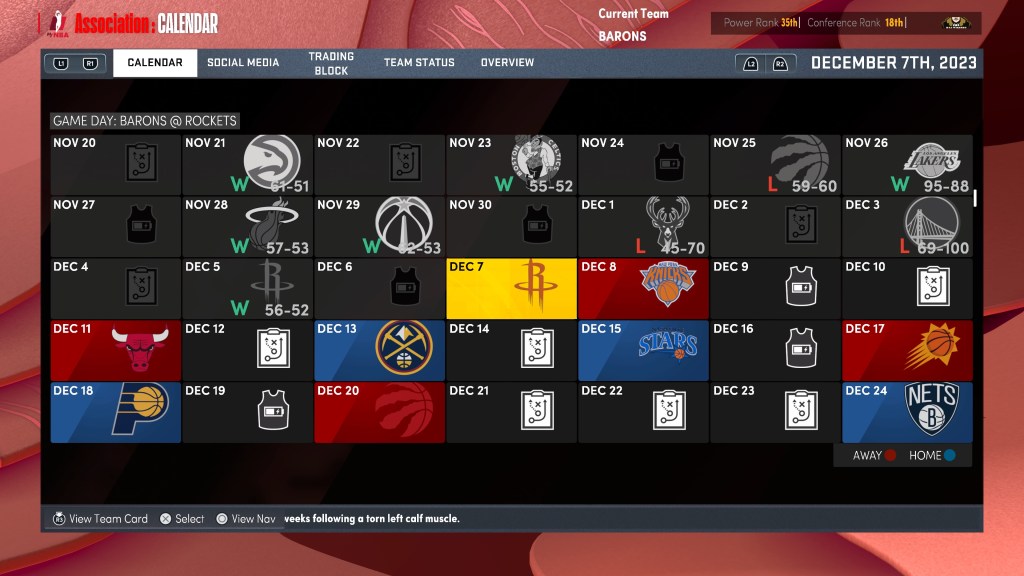Open the Dec 11 Bulls game tile
The width and height of the screenshot is (1024, 576).
[x=115, y=350]
